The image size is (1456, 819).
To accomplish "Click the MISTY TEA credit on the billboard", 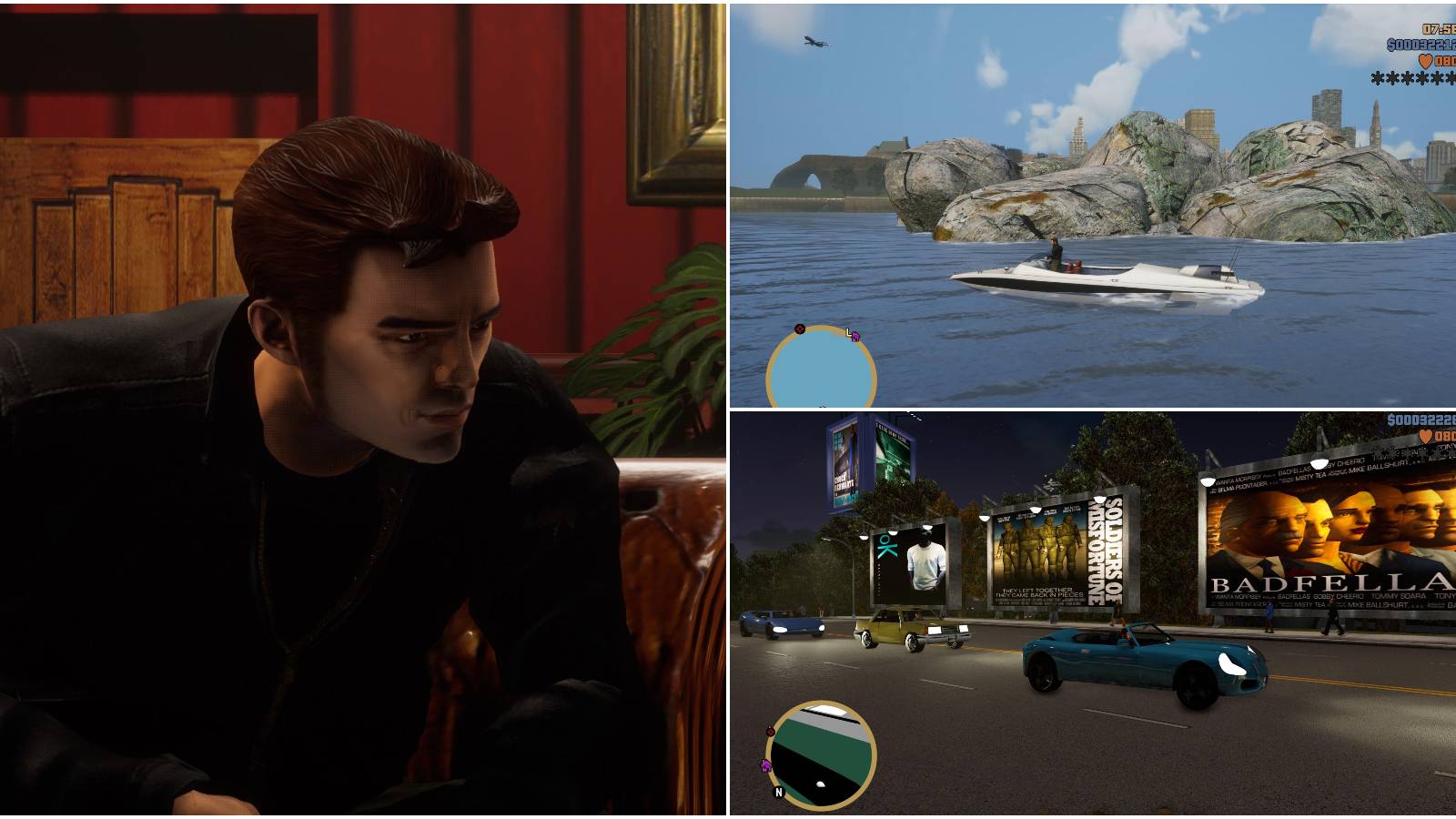I will point(1310,477).
